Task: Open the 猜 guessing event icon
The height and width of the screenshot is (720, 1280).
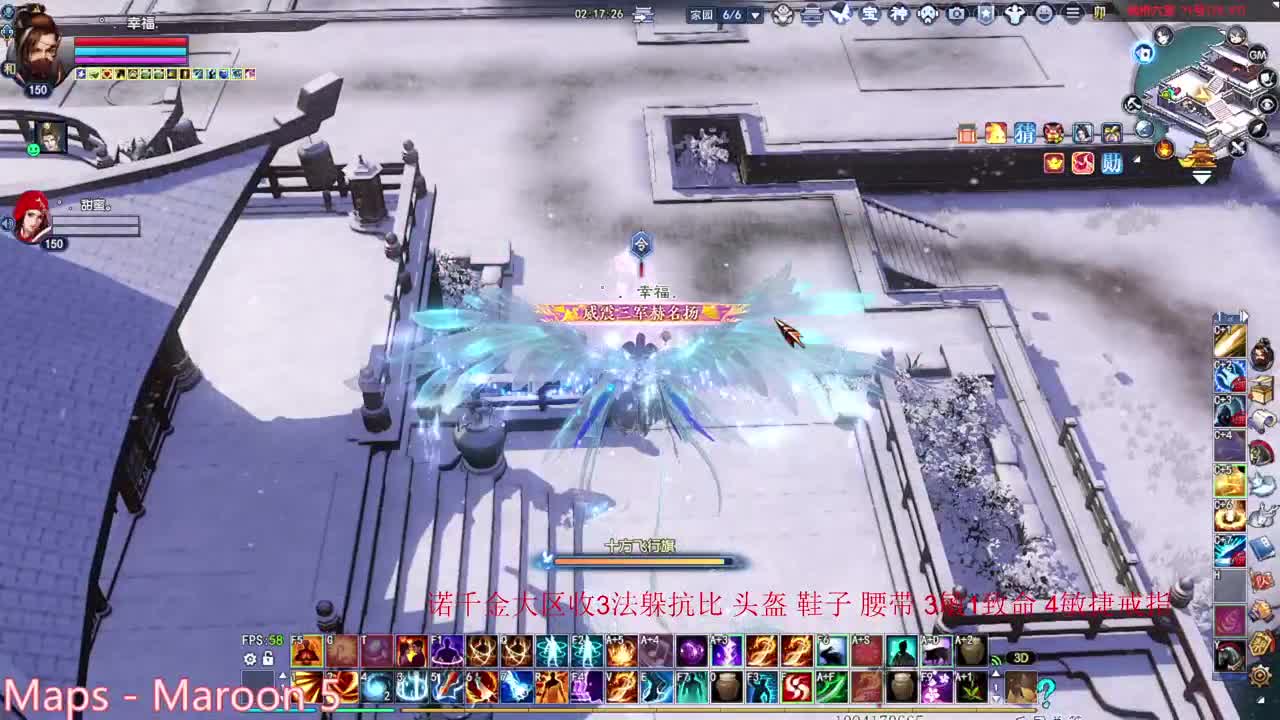Action: tap(1024, 134)
